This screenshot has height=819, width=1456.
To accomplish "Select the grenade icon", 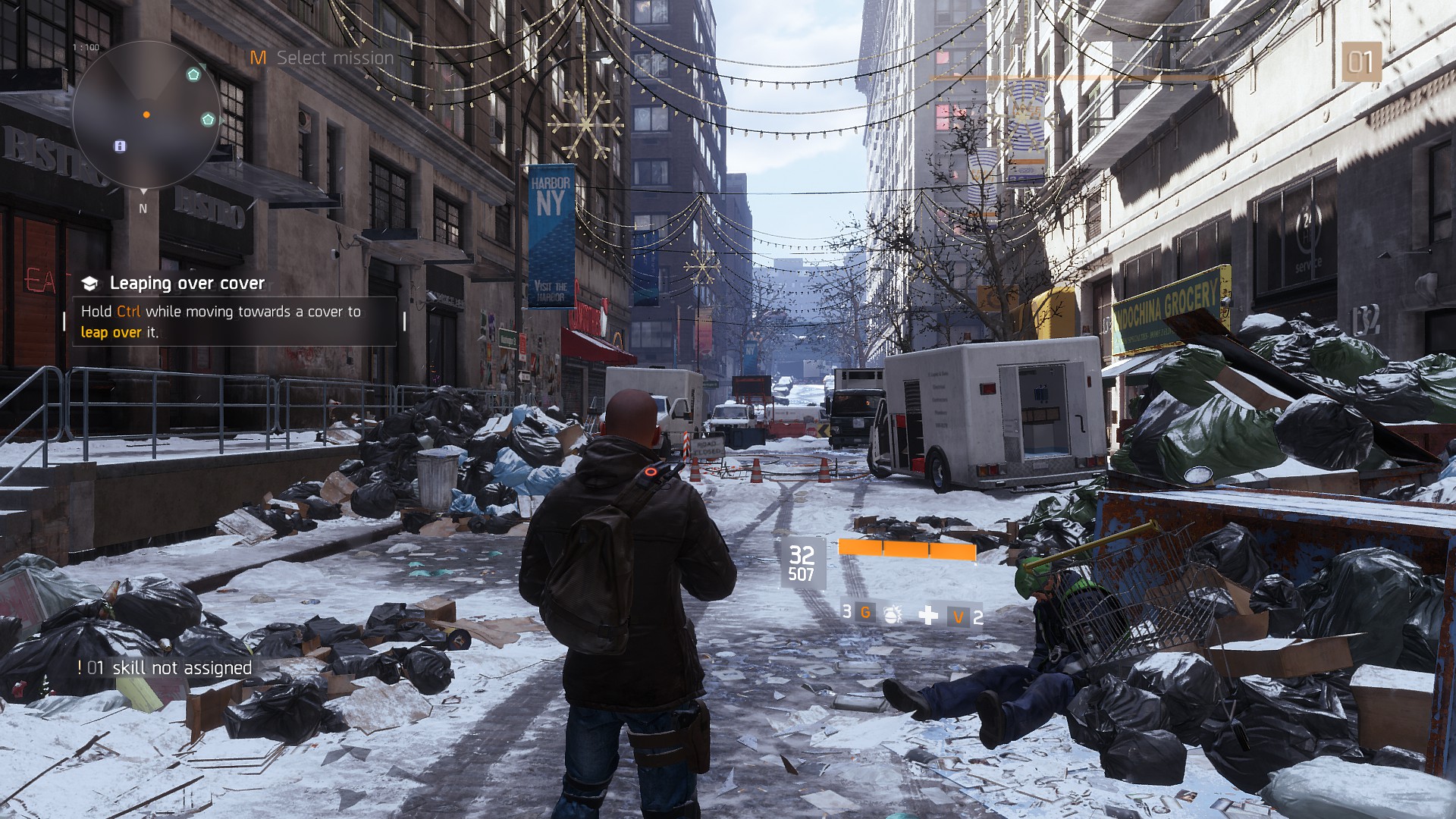I will [x=893, y=614].
